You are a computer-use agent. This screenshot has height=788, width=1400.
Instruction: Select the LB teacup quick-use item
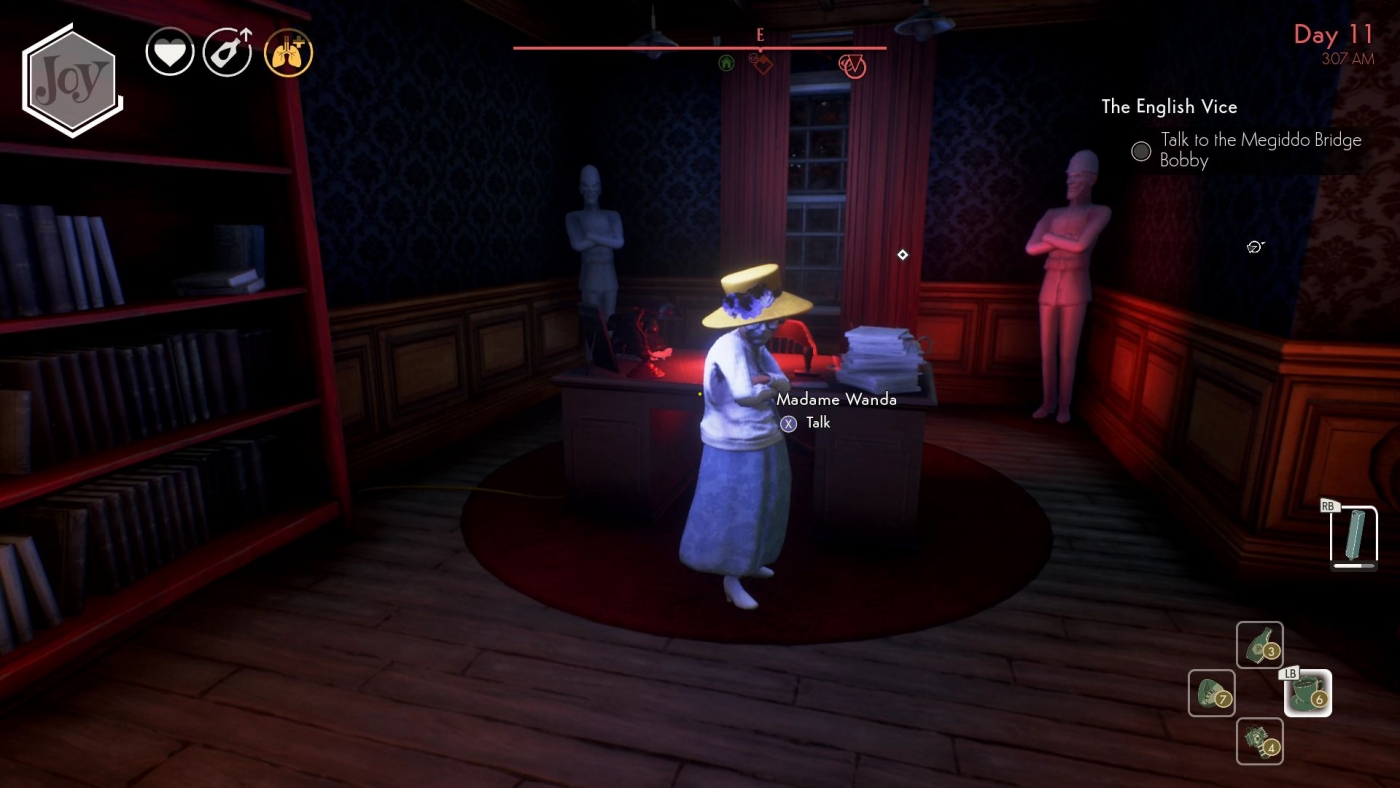[1307, 693]
